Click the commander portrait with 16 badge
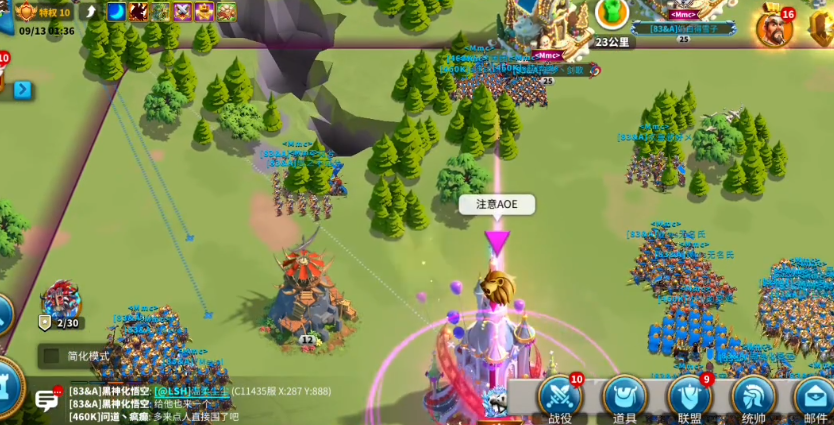 point(773,27)
